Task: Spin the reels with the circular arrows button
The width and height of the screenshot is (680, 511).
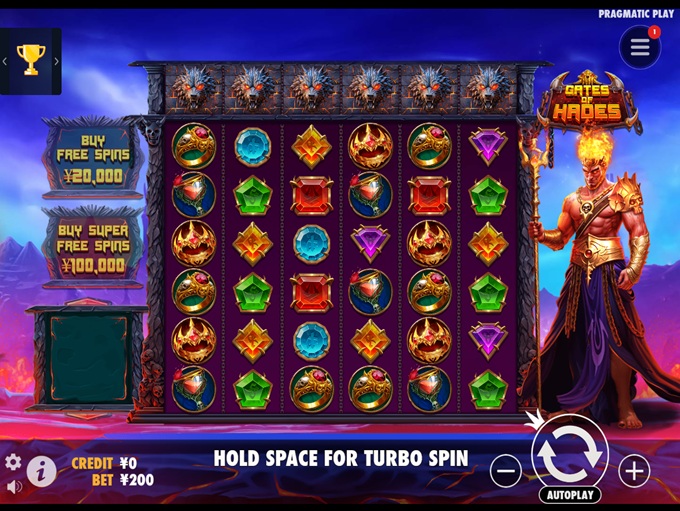Action: tap(570, 452)
